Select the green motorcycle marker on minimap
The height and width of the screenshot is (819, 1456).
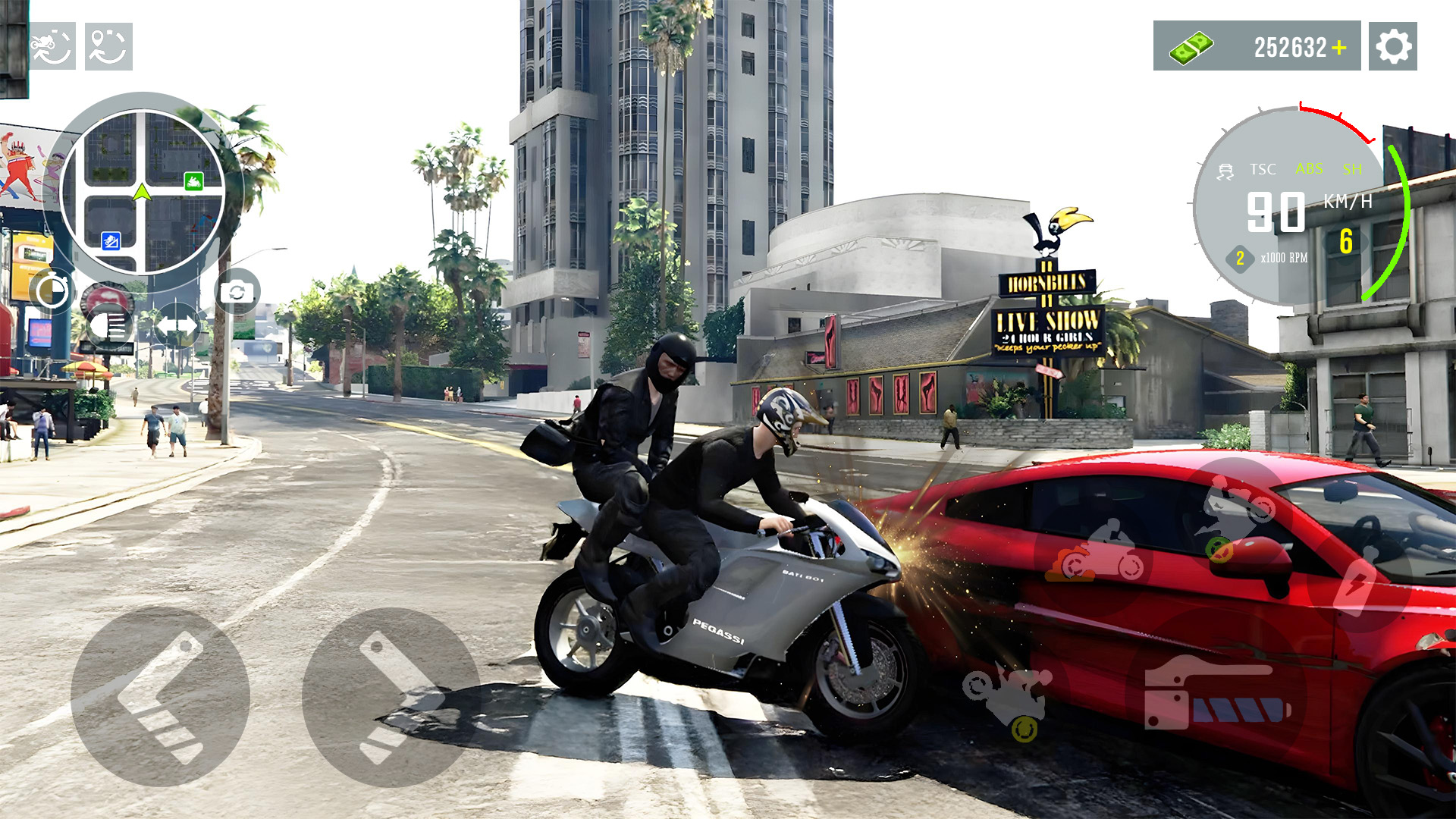[192, 182]
